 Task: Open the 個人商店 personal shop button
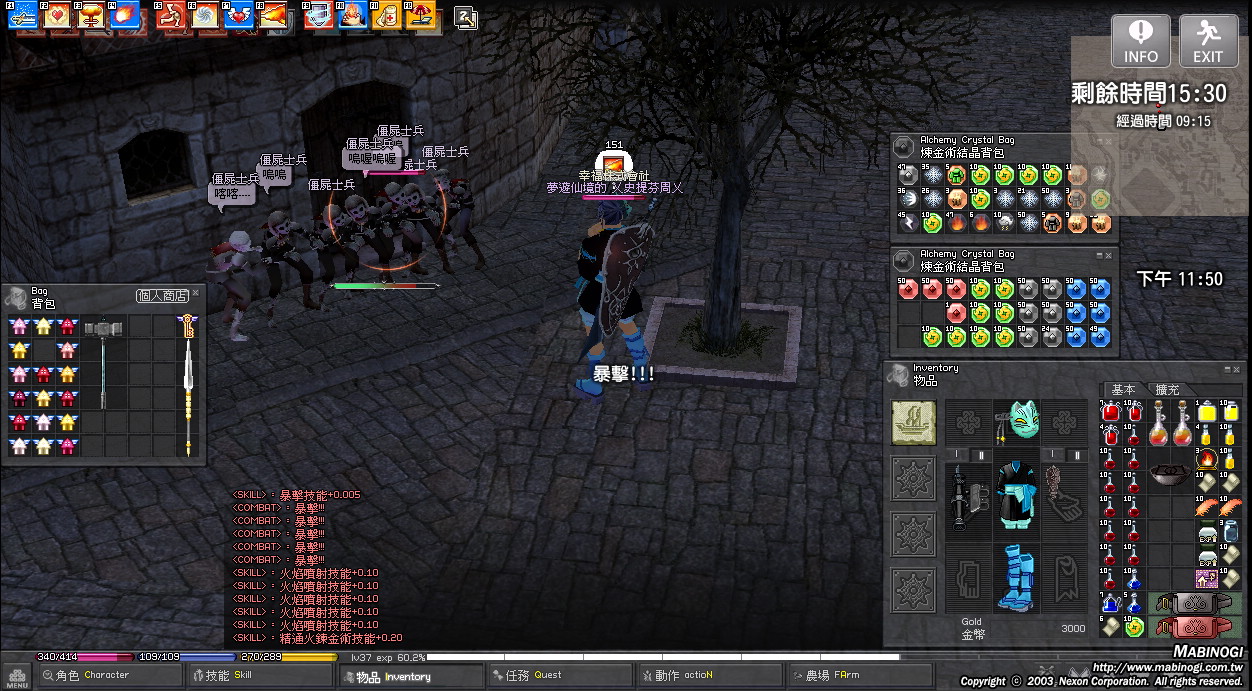click(162, 296)
